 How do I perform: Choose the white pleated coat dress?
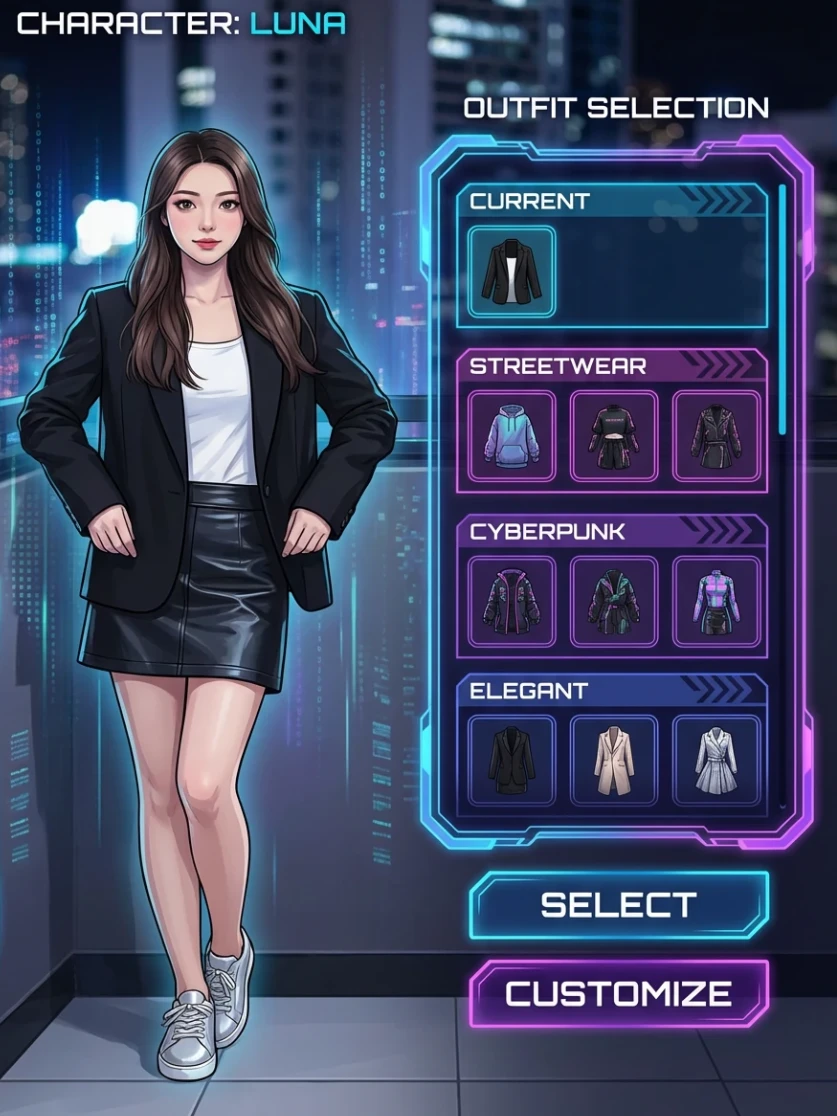[x=716, y=761]
